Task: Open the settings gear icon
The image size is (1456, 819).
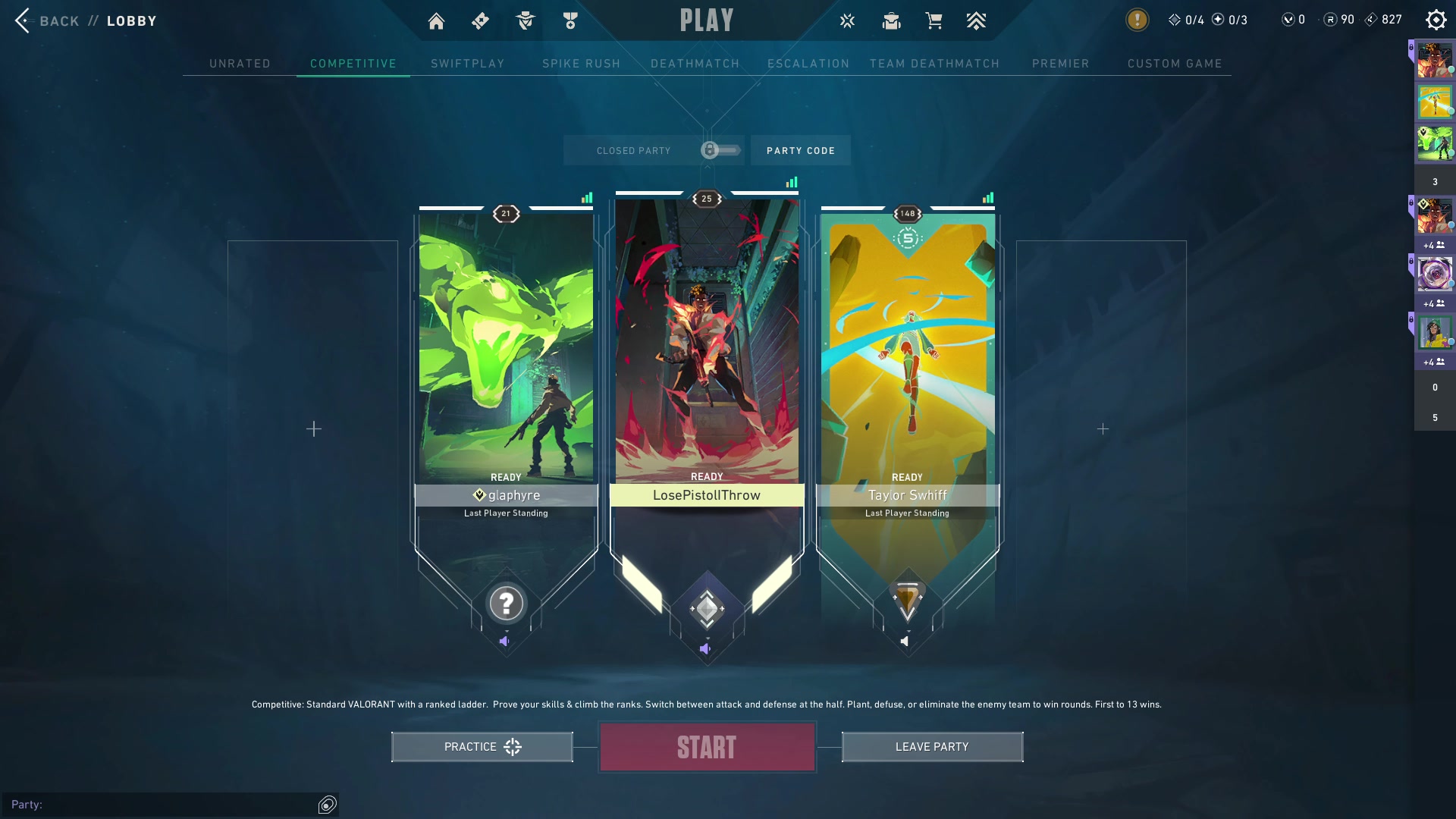Action: coord(1436,20)
